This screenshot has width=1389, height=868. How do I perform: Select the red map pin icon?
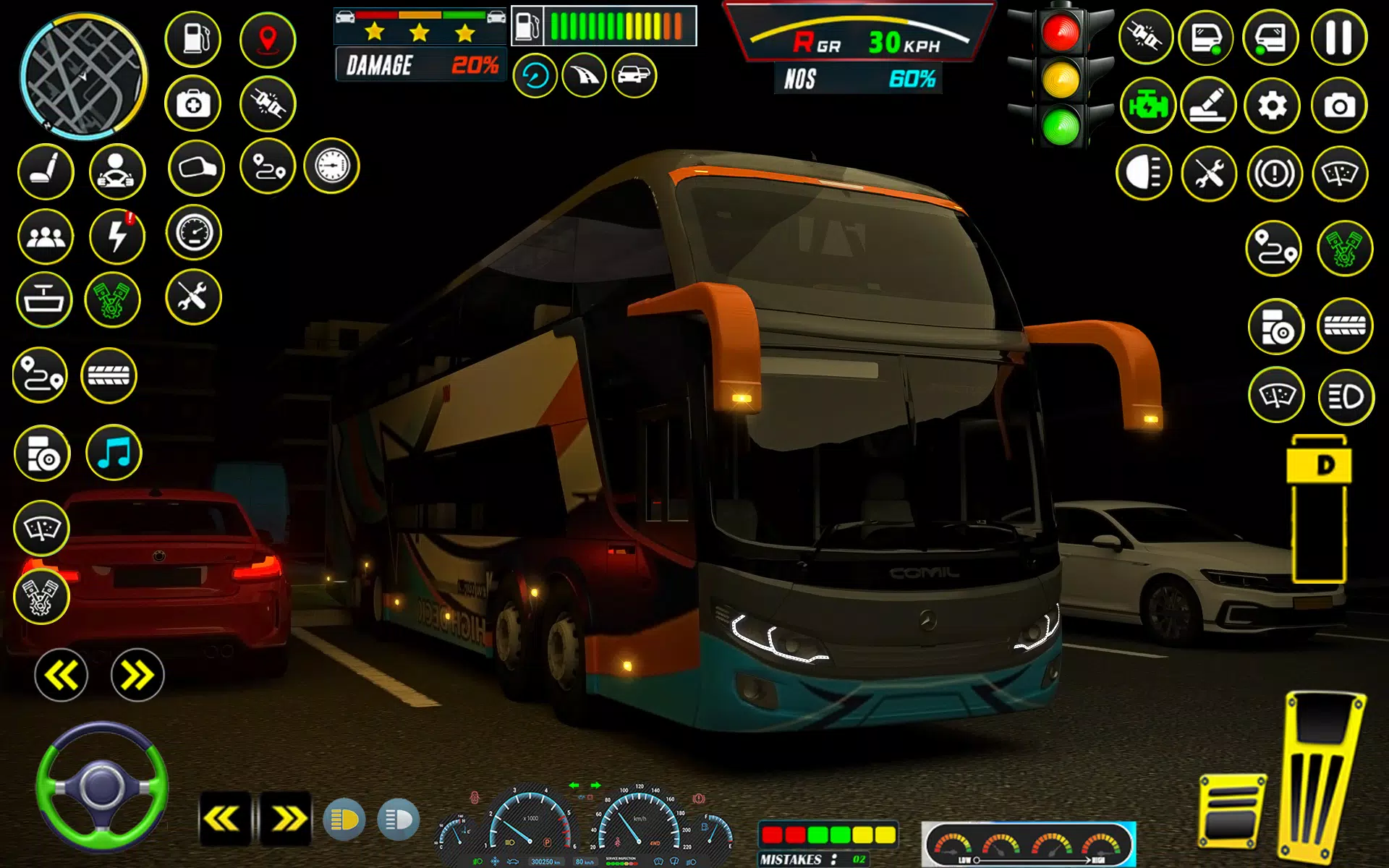coord(268,39)
